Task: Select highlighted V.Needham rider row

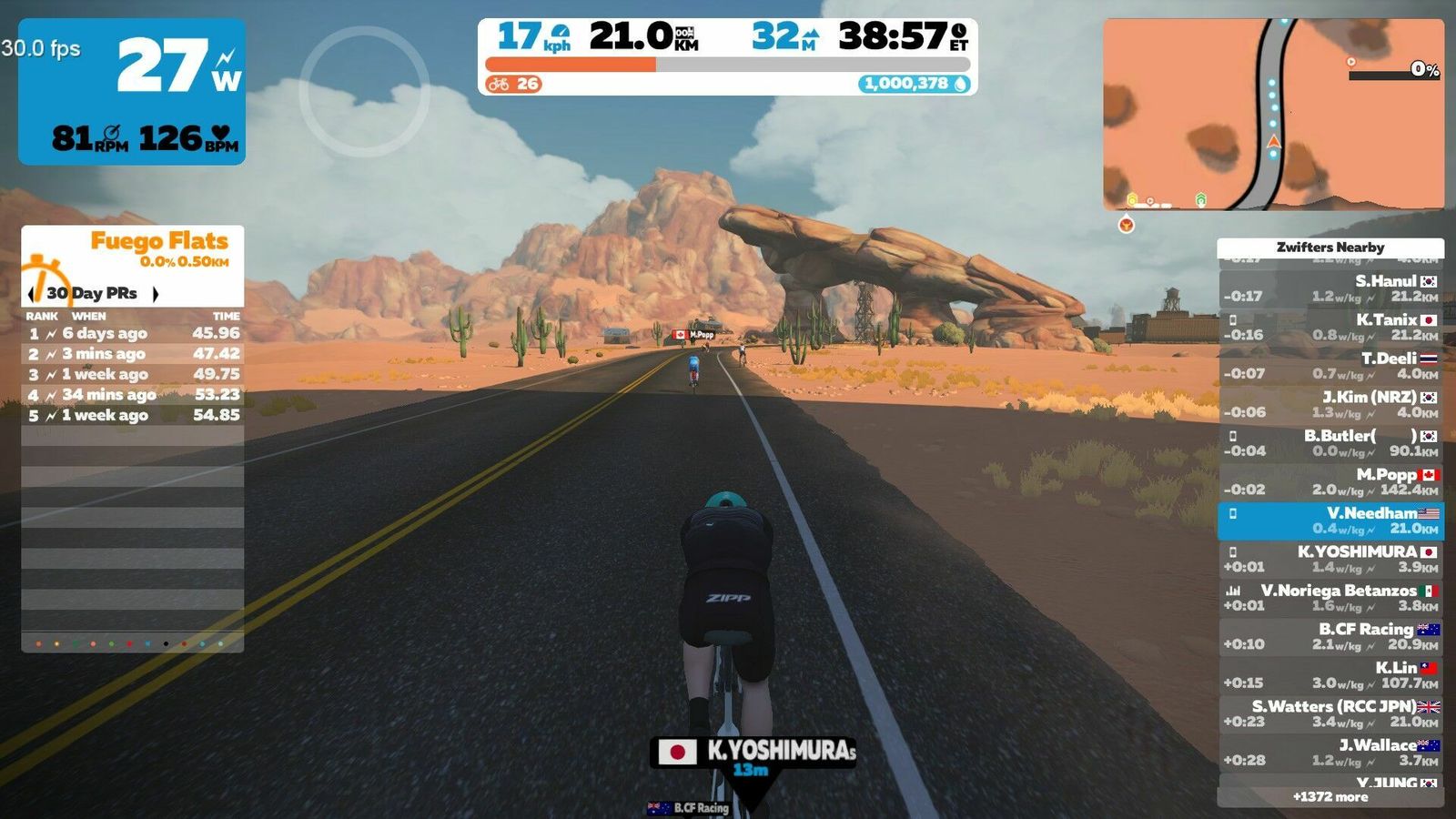Action: tap(1330, 521)
